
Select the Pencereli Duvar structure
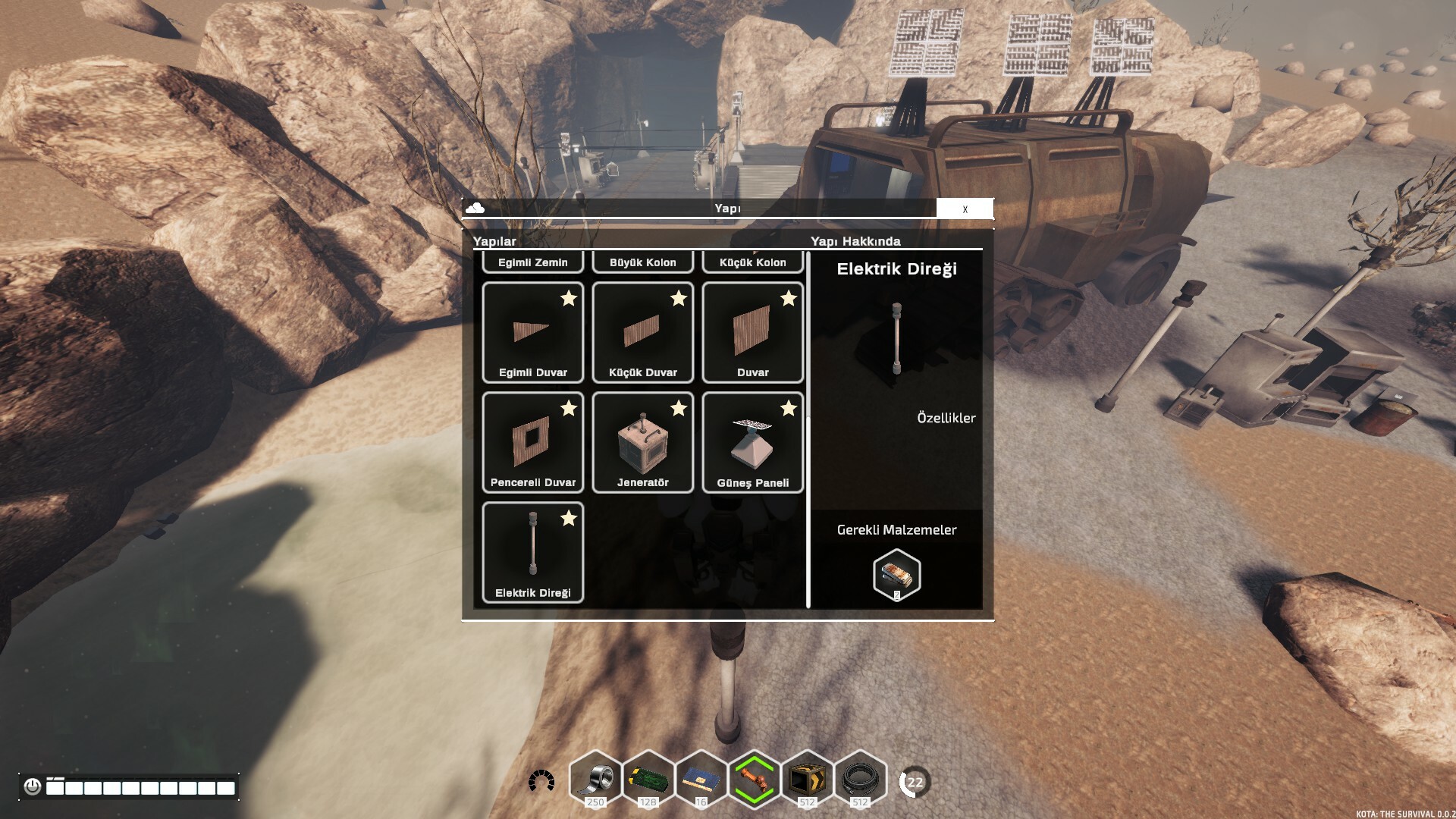[533, 443]
